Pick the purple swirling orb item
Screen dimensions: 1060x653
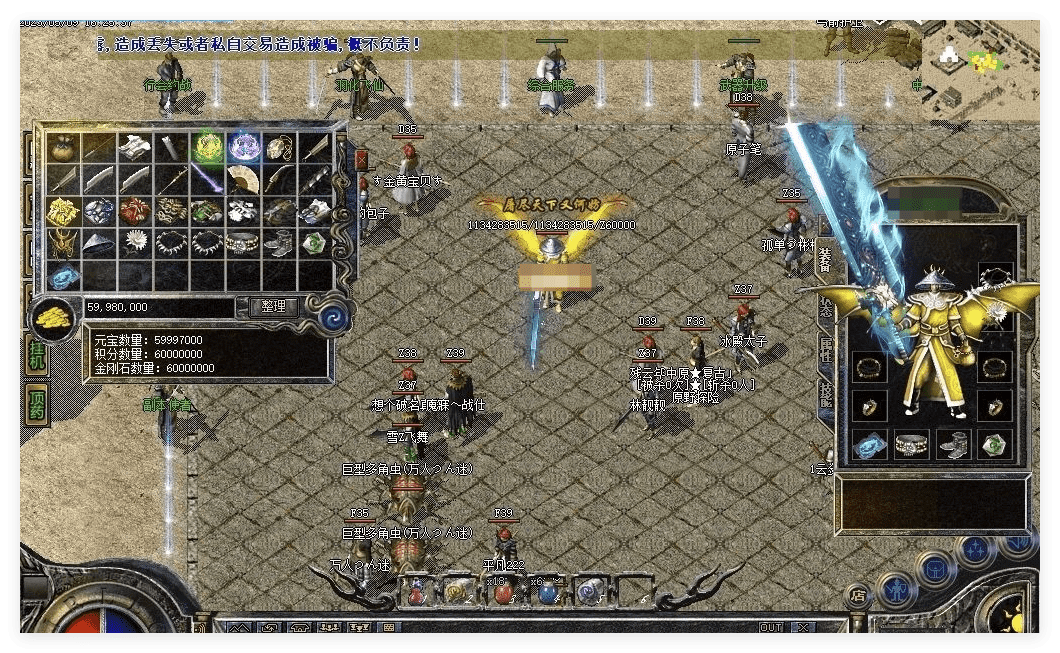pyautogui.click(x=243, y=149)
